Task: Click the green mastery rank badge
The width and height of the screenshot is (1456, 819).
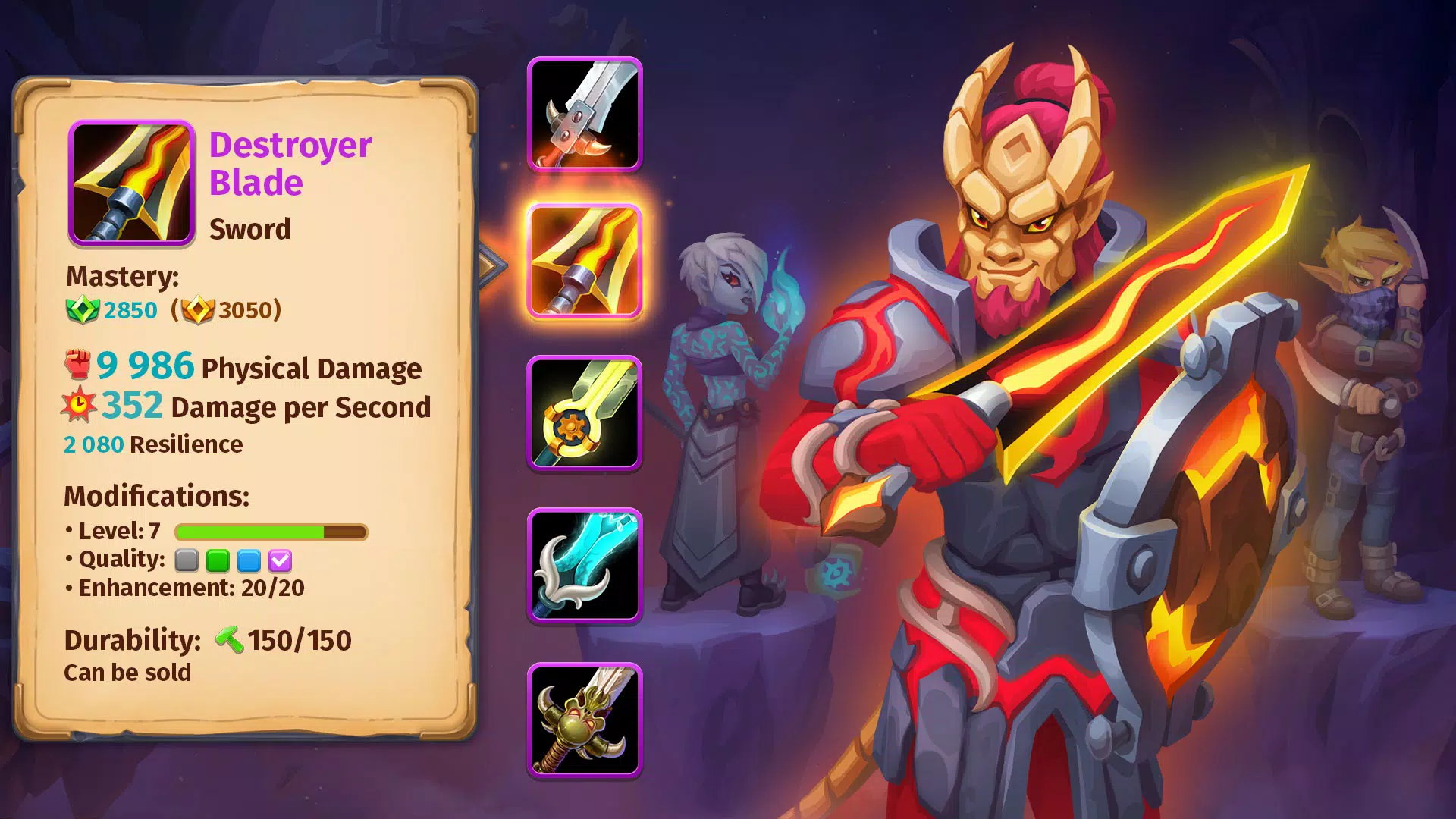Action: pyautogui.click(x=83, y=310)
